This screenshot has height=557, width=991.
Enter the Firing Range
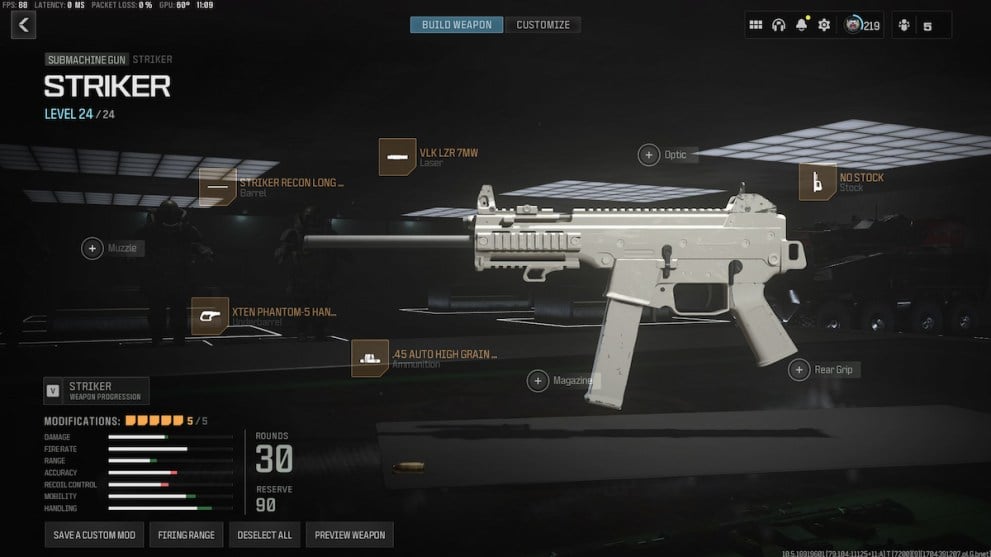[186, 535]
